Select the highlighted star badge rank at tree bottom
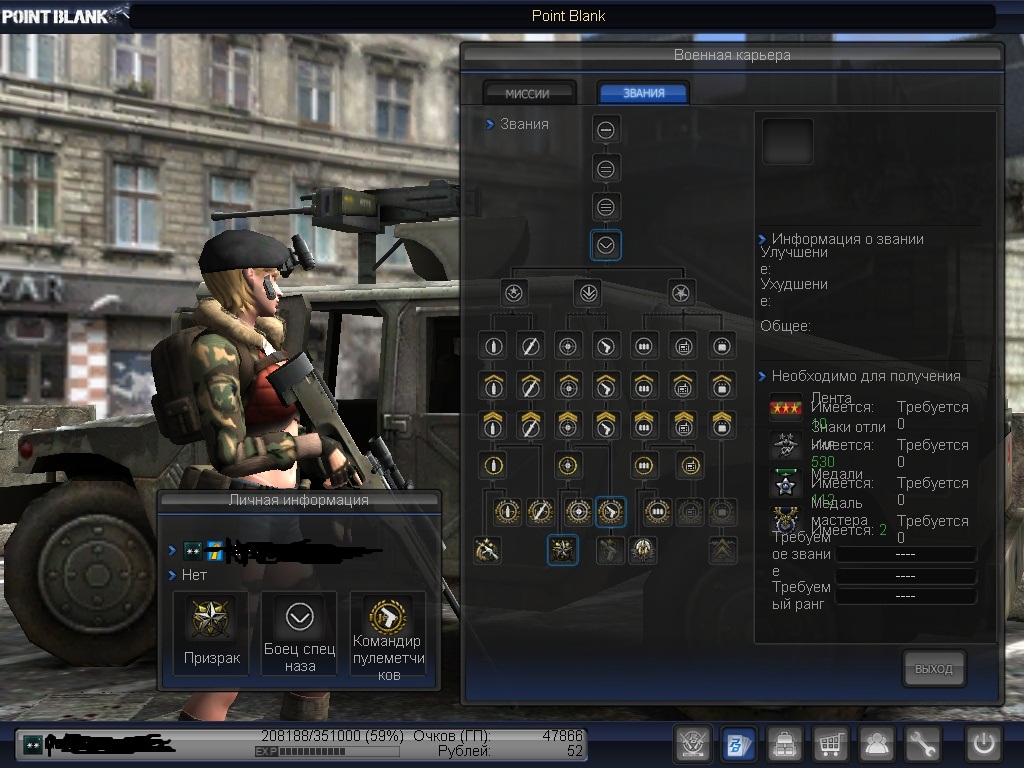1024x768 pixels. tap(563, 549)
